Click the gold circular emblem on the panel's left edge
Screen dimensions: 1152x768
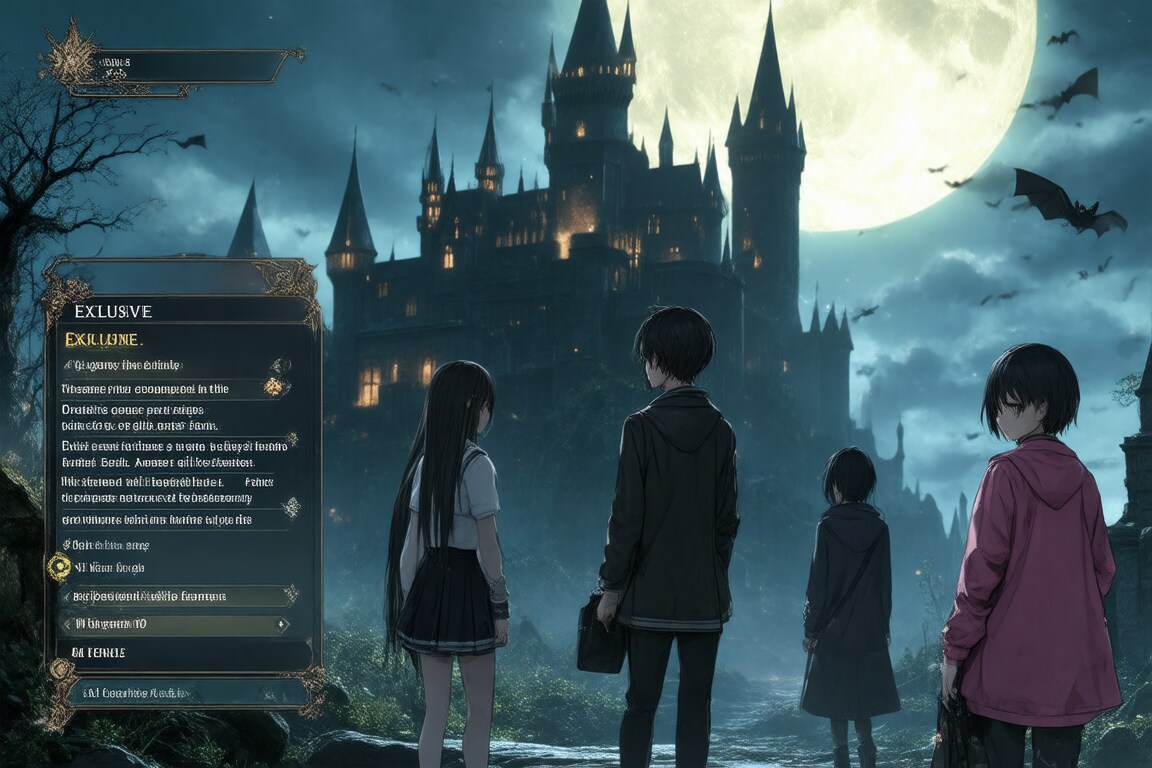(x=59, y=567)
